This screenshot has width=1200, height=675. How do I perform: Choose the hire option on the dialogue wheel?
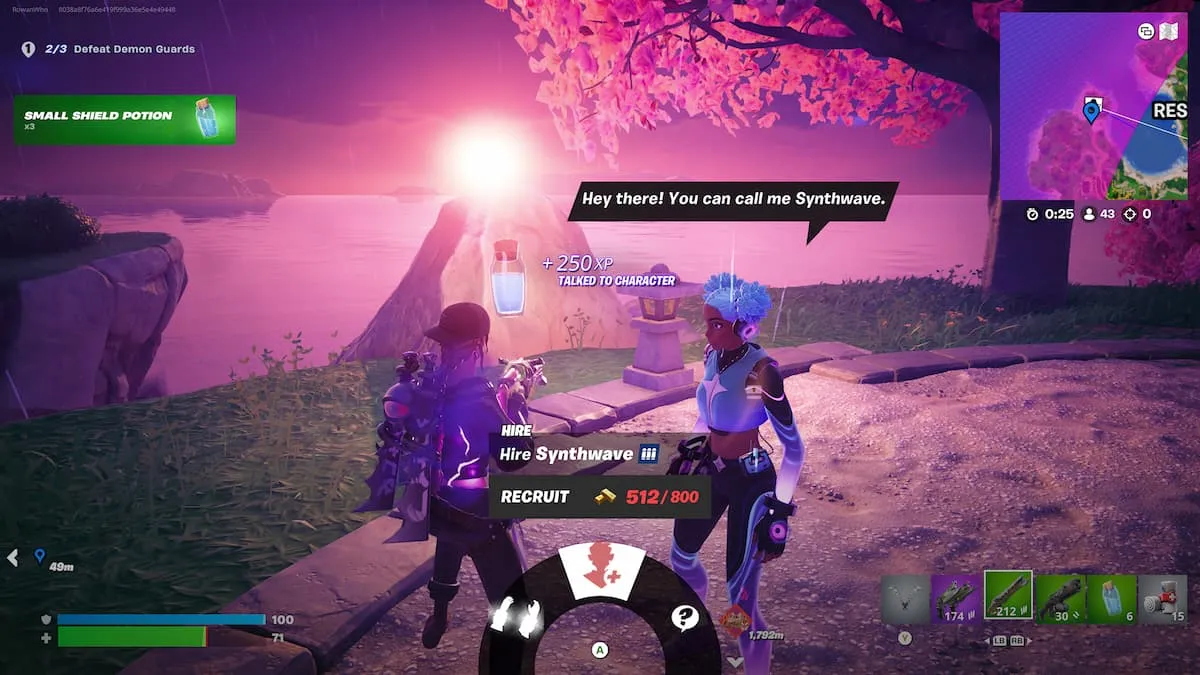(x=596, y=573)
